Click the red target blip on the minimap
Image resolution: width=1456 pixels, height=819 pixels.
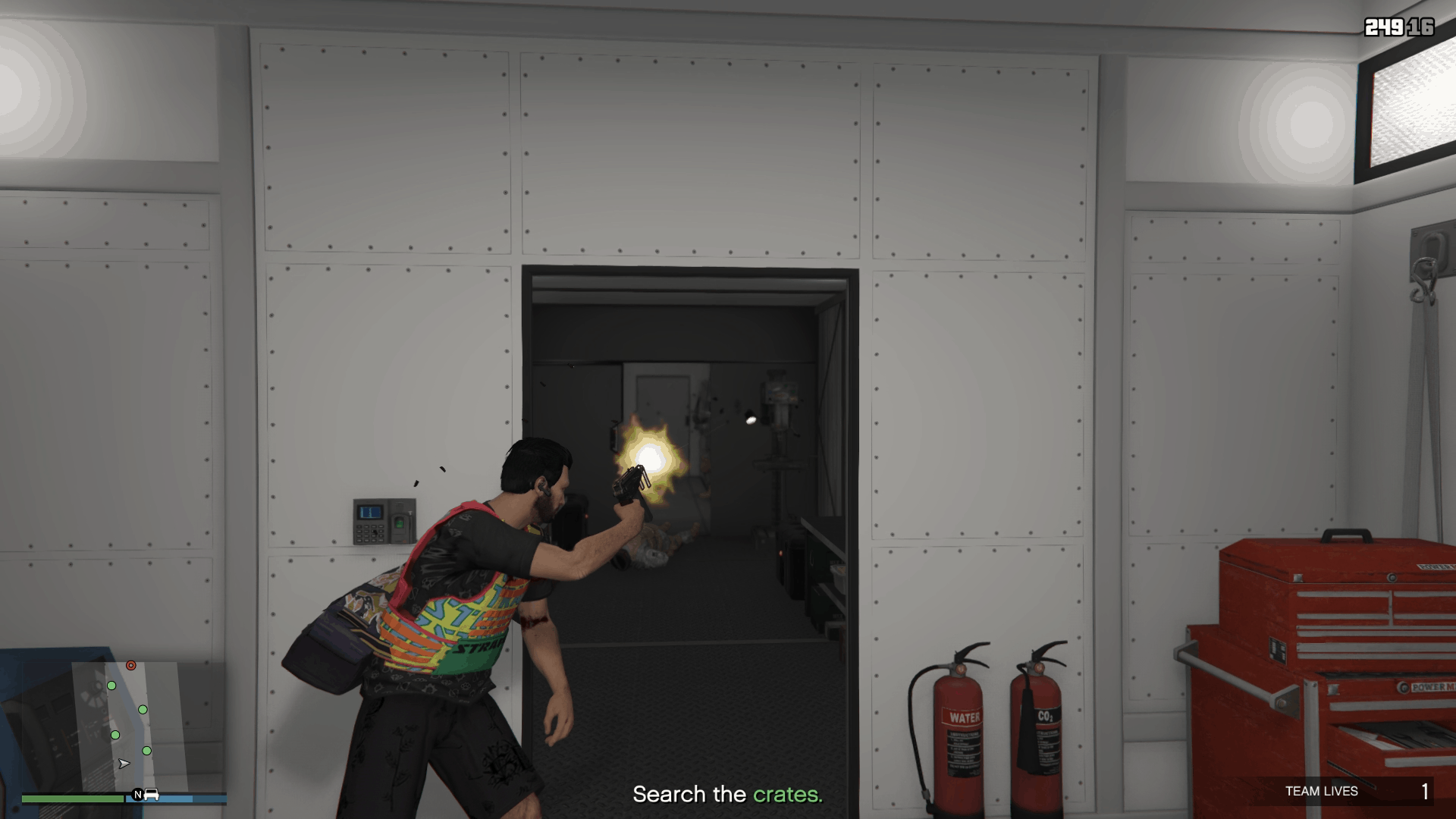130,665
